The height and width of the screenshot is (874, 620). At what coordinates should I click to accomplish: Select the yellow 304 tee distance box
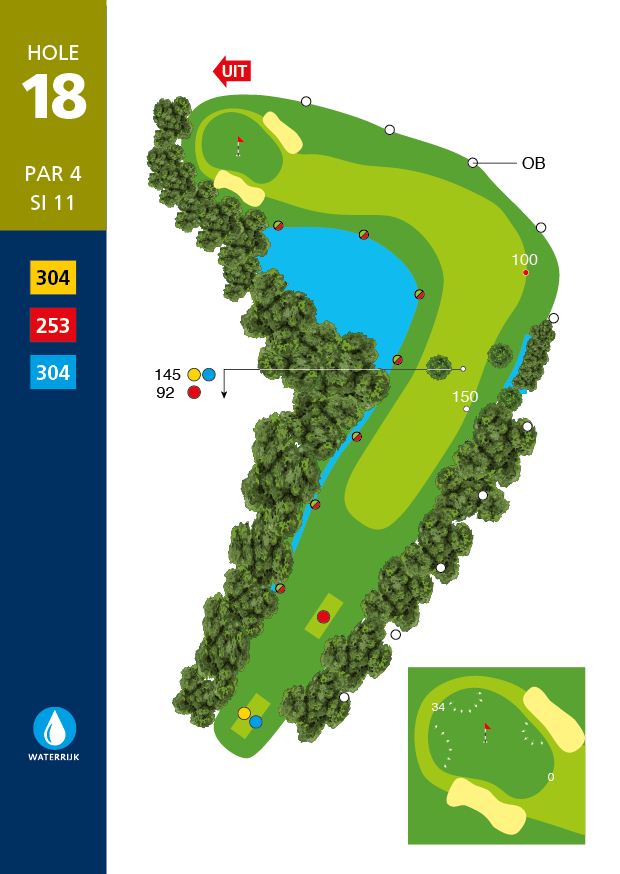pyautogui.click(x=53, y=278)
